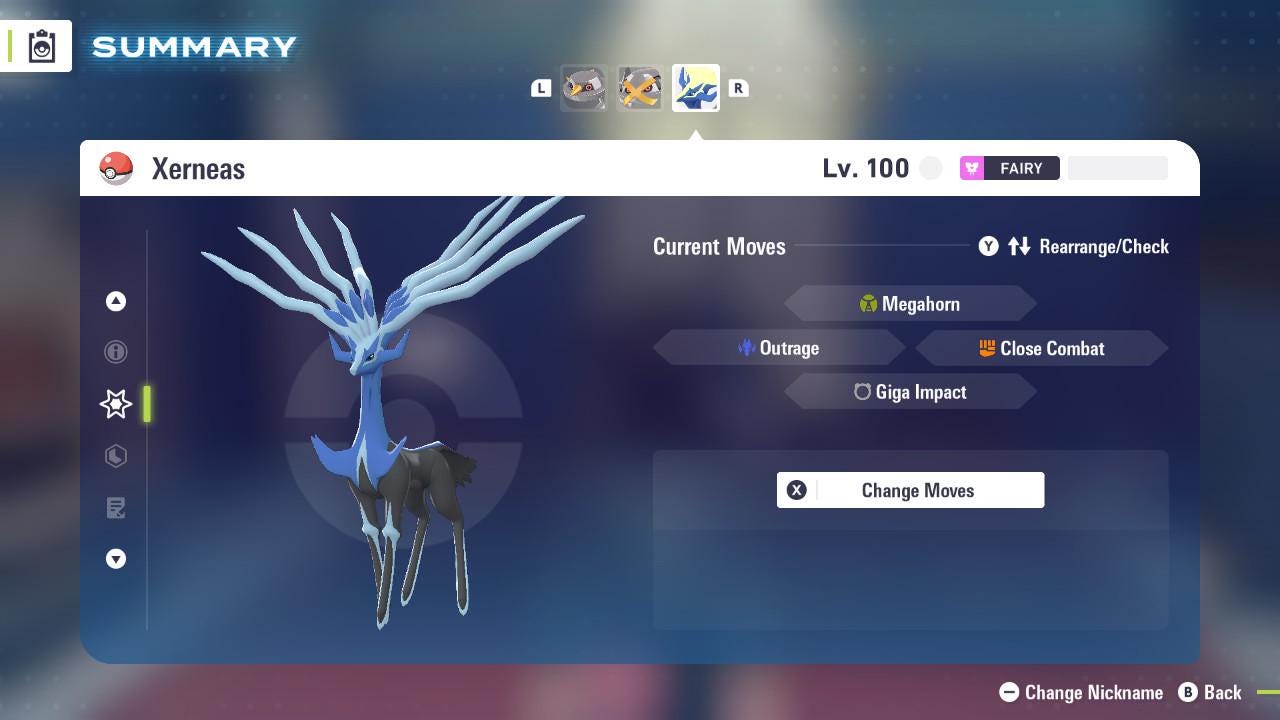Select the star-shaped moves icon in the sidebar
This screenshot has height=720, width=1280.
click(115, 404)
